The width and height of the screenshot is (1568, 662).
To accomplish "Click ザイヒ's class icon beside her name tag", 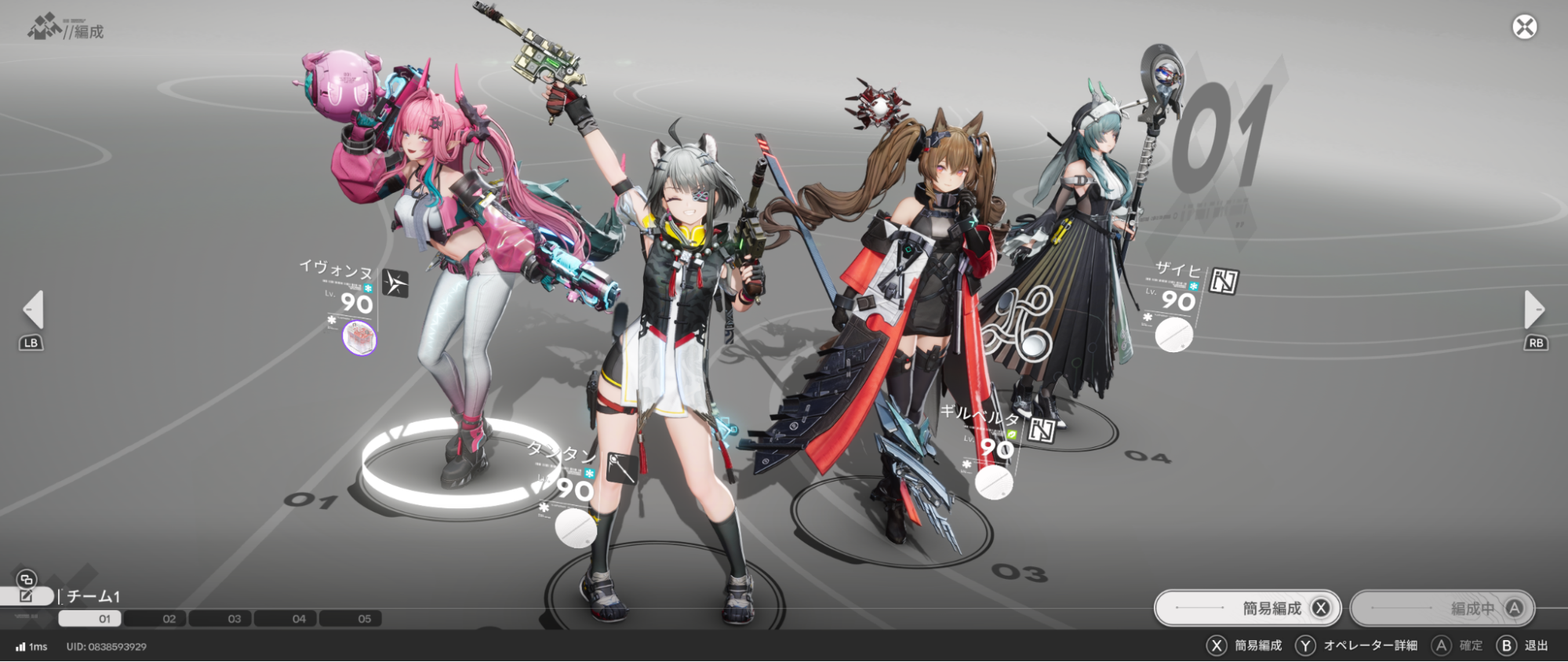I will (1223, 280).
